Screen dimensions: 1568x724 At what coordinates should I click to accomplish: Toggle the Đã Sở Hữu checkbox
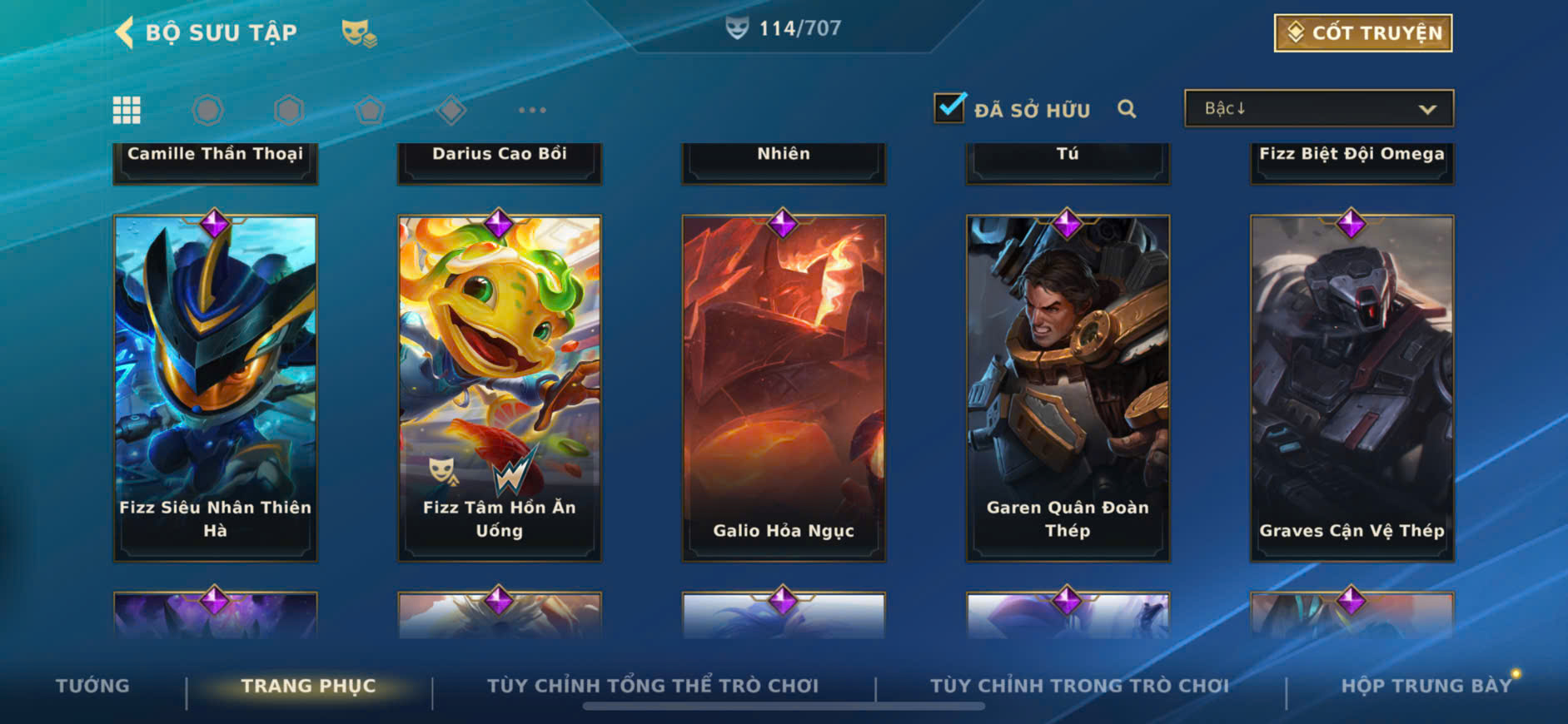tap(949, 108)
